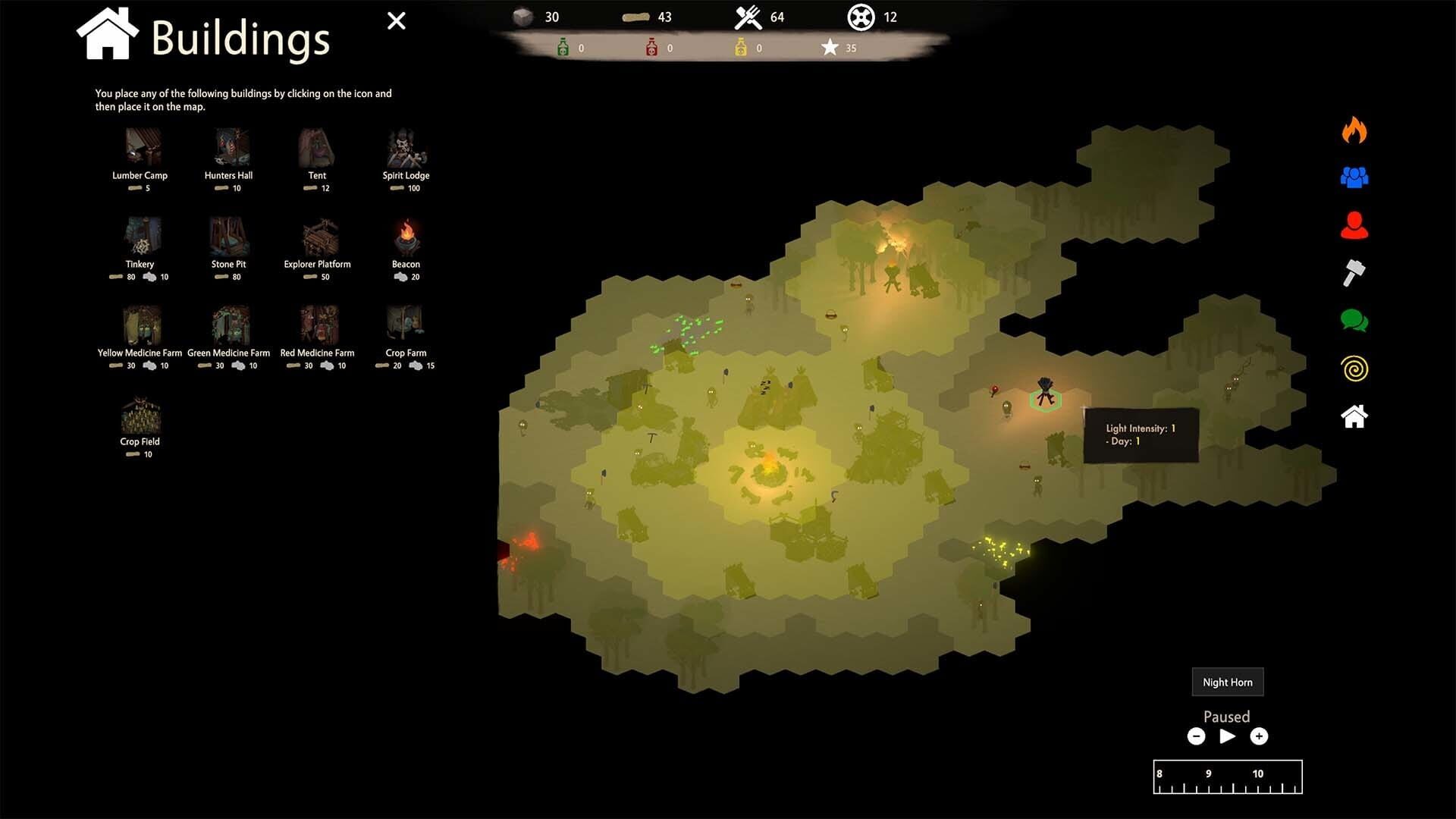
Task: Select the Stone Pit building
Action: point(229,237)
